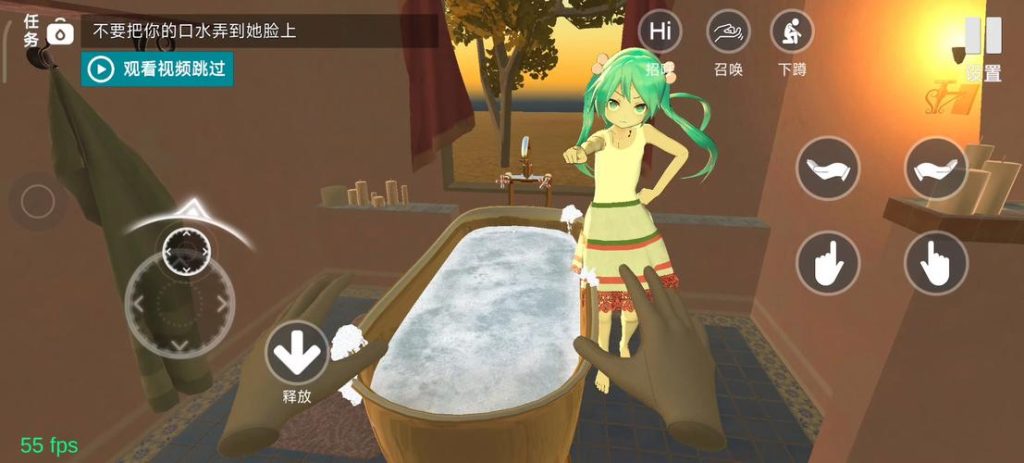Tap the Hi greeting (招呼) button
This screenshot has height=463, width=1024.
click(x=660, y=31)
